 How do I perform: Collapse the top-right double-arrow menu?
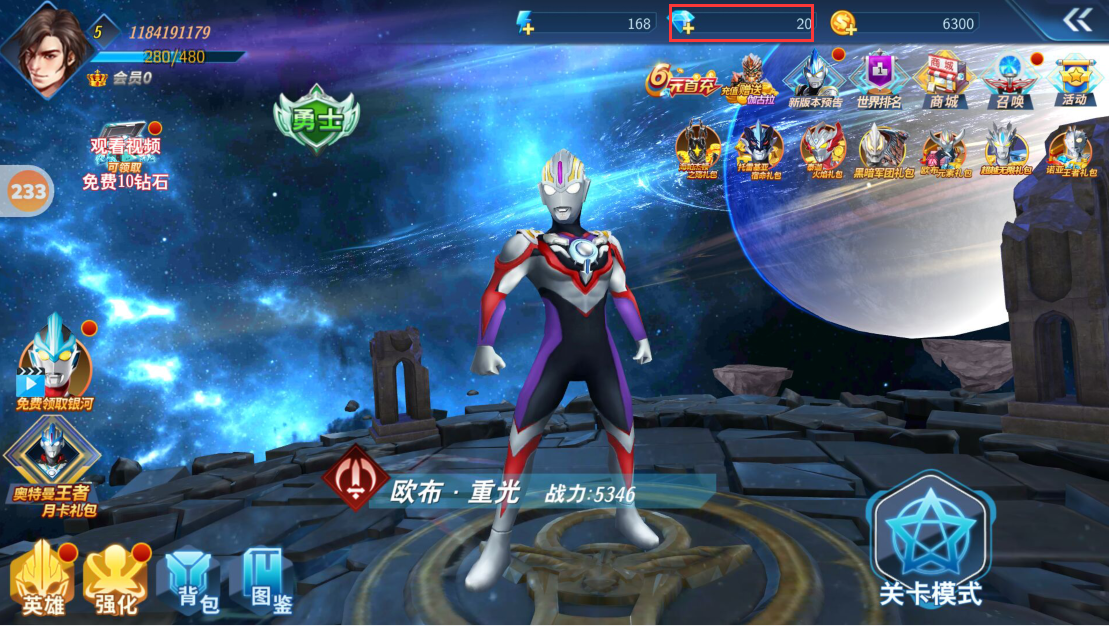(x=1077, y=20)
